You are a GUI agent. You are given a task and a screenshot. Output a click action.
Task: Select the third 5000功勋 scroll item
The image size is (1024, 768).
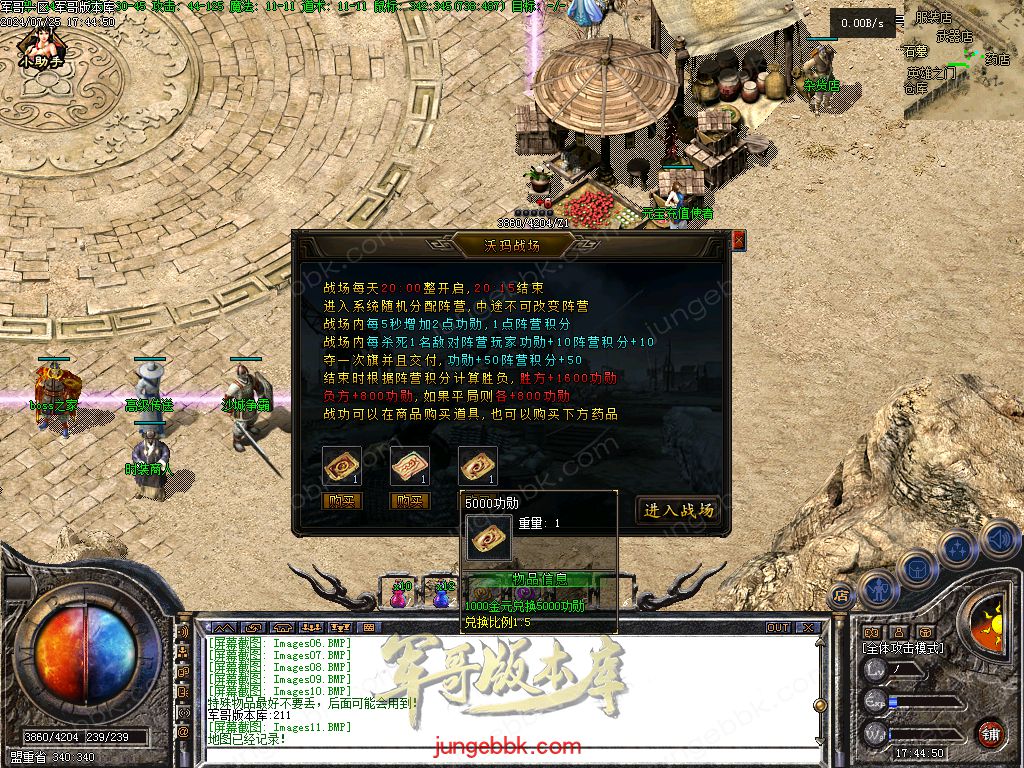478,466
